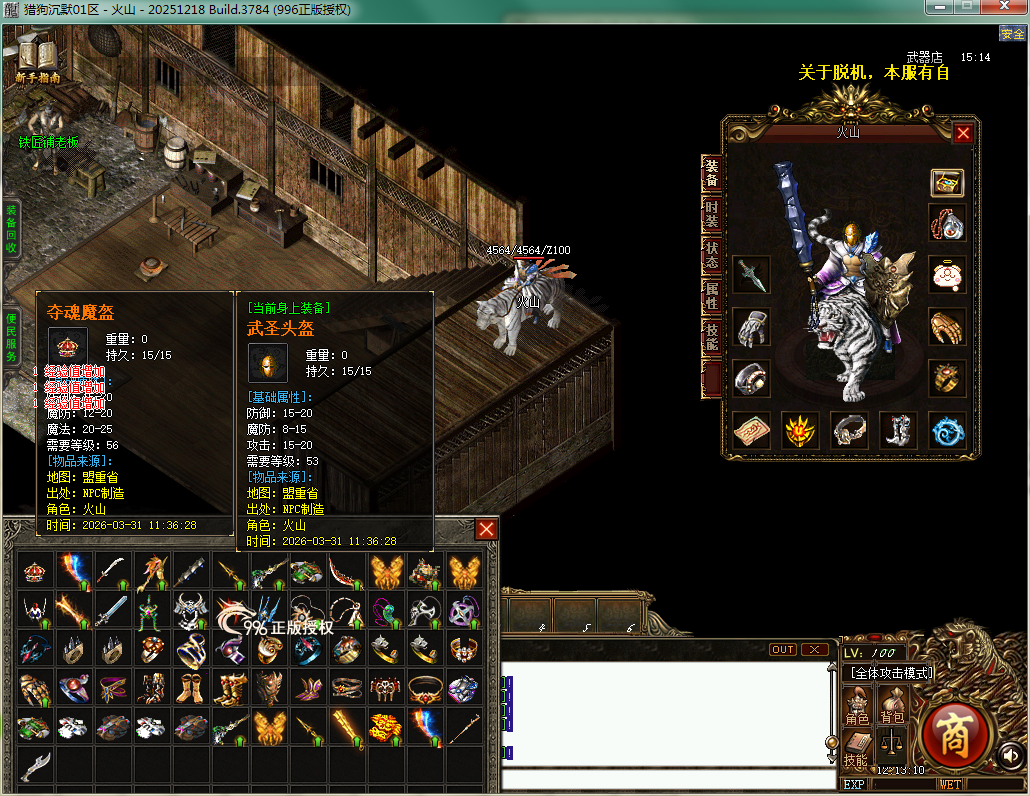Select the 属性 attributes tab
This screenshot has height=796, width=1030.
click(x=711, y=296)
